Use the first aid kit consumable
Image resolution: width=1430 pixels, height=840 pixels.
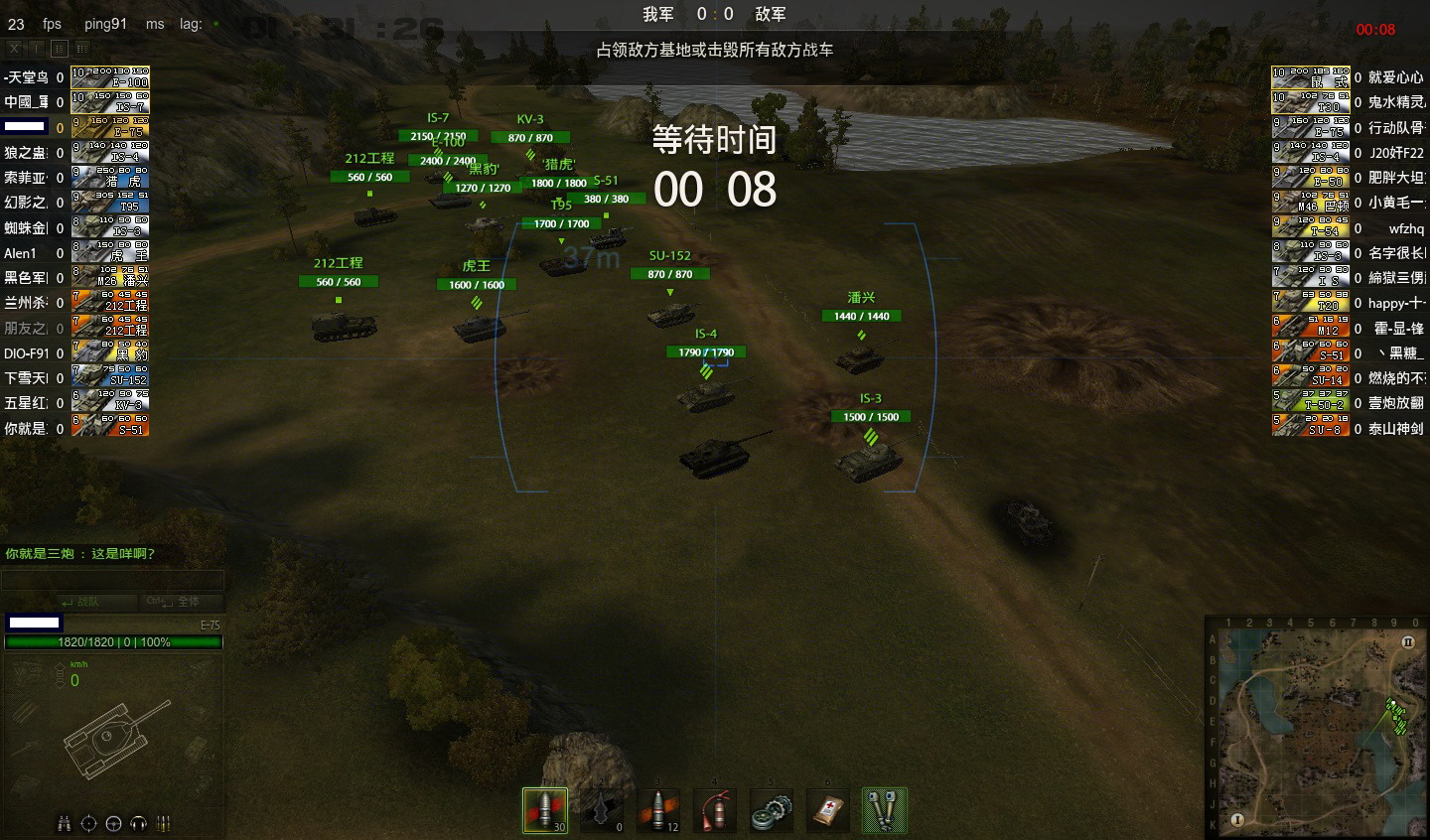828,809
